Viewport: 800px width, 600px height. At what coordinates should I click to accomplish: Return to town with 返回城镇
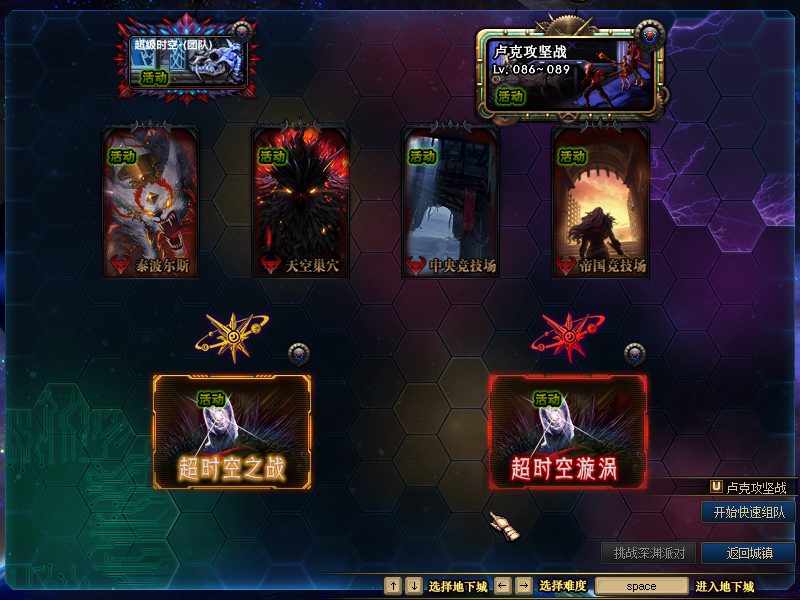tap(748, 553)
